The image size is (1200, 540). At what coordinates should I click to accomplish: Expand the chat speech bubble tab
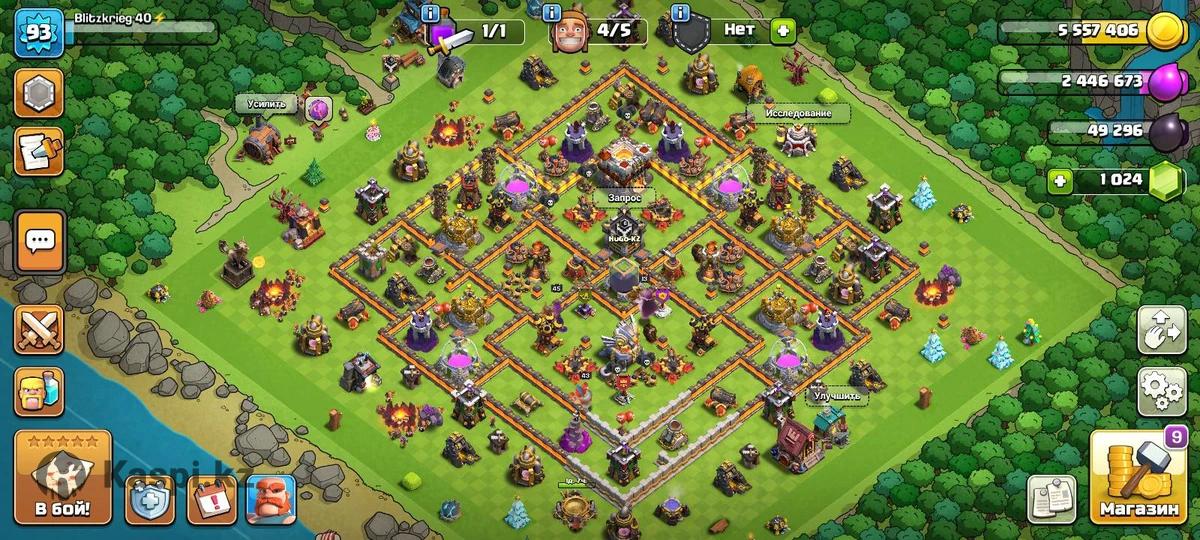[40, 241]
